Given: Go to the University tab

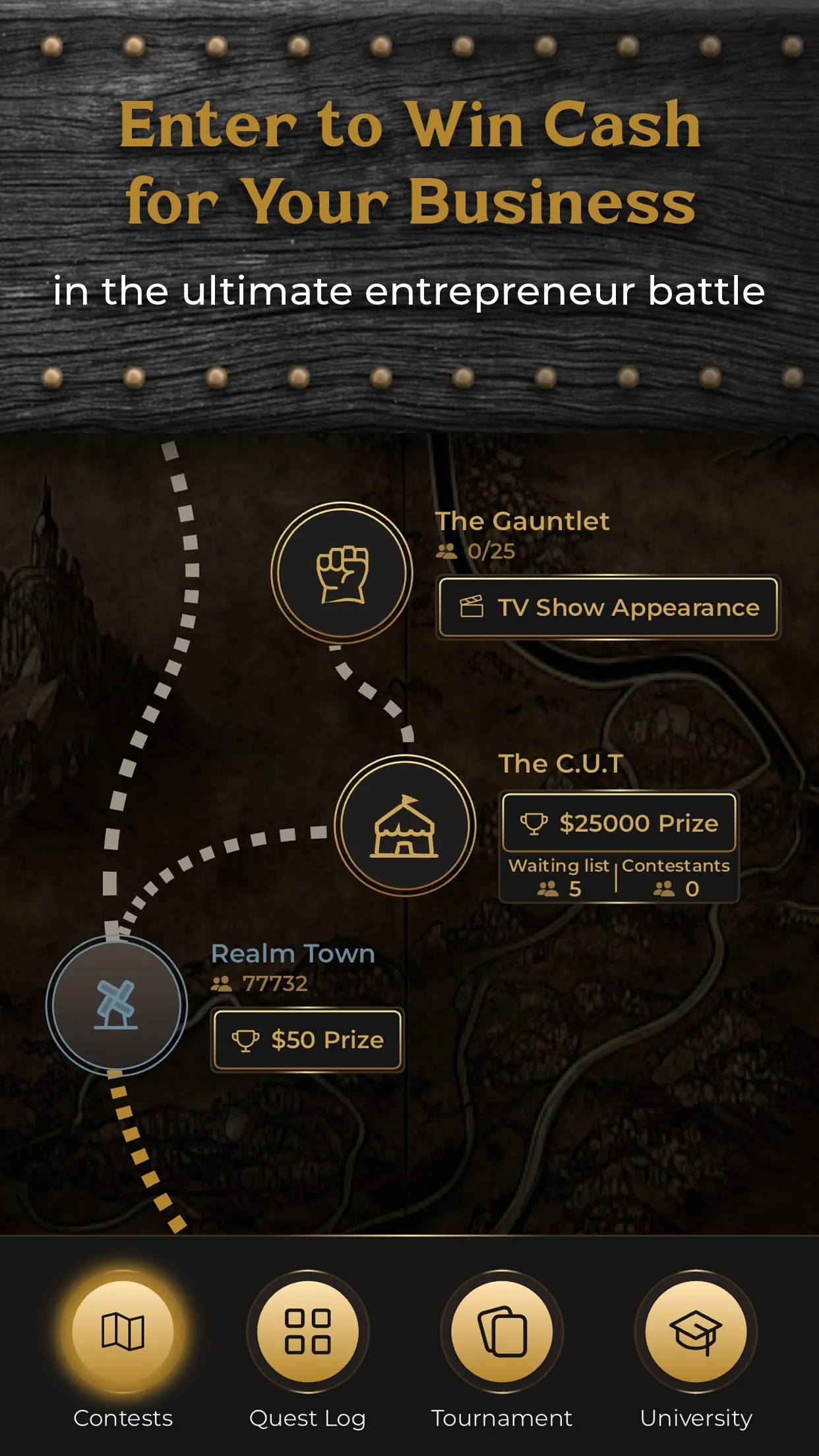Looking at the screenshot, I should pos(696,1331).
